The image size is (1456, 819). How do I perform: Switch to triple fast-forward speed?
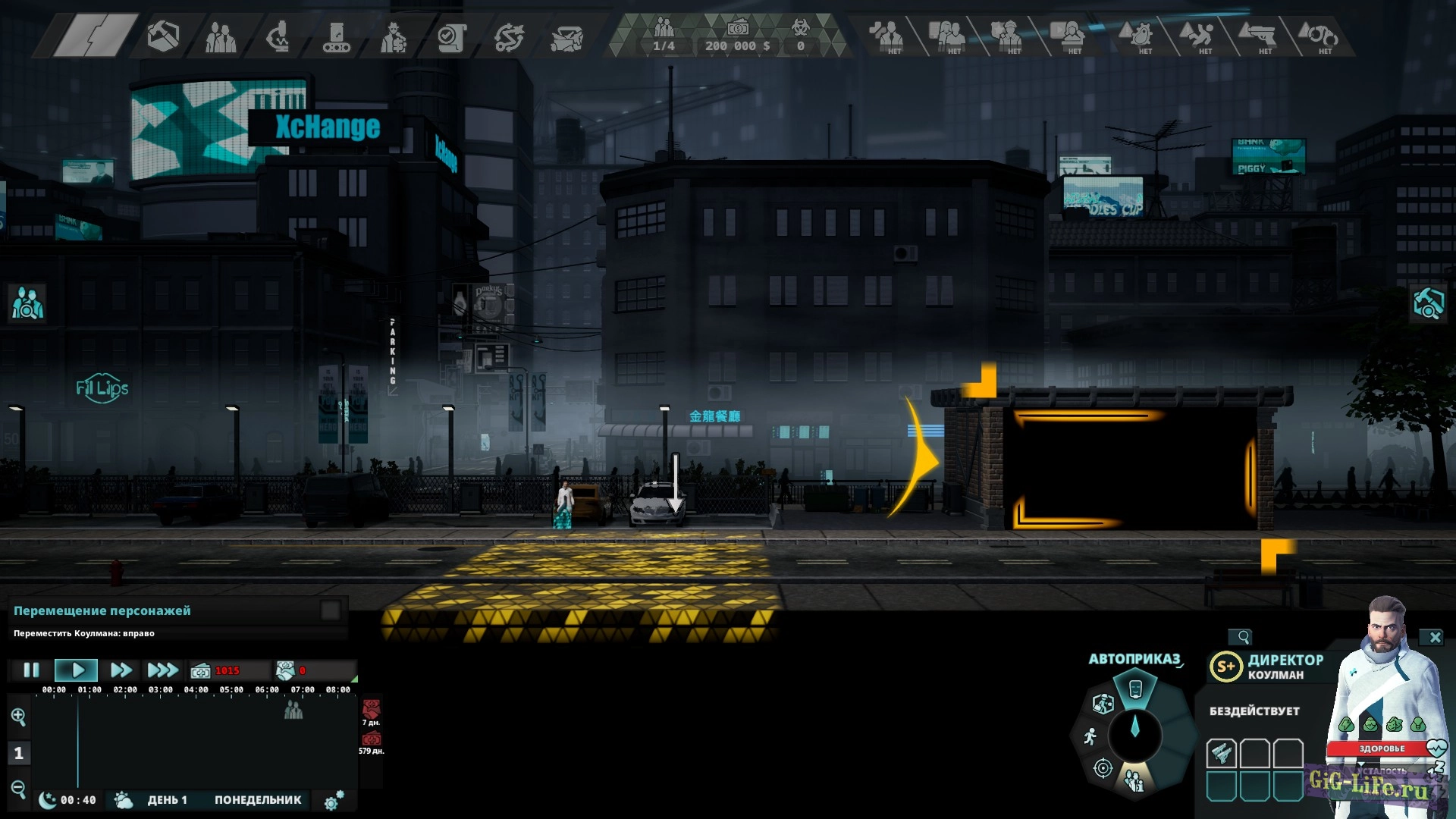(162, 670)
